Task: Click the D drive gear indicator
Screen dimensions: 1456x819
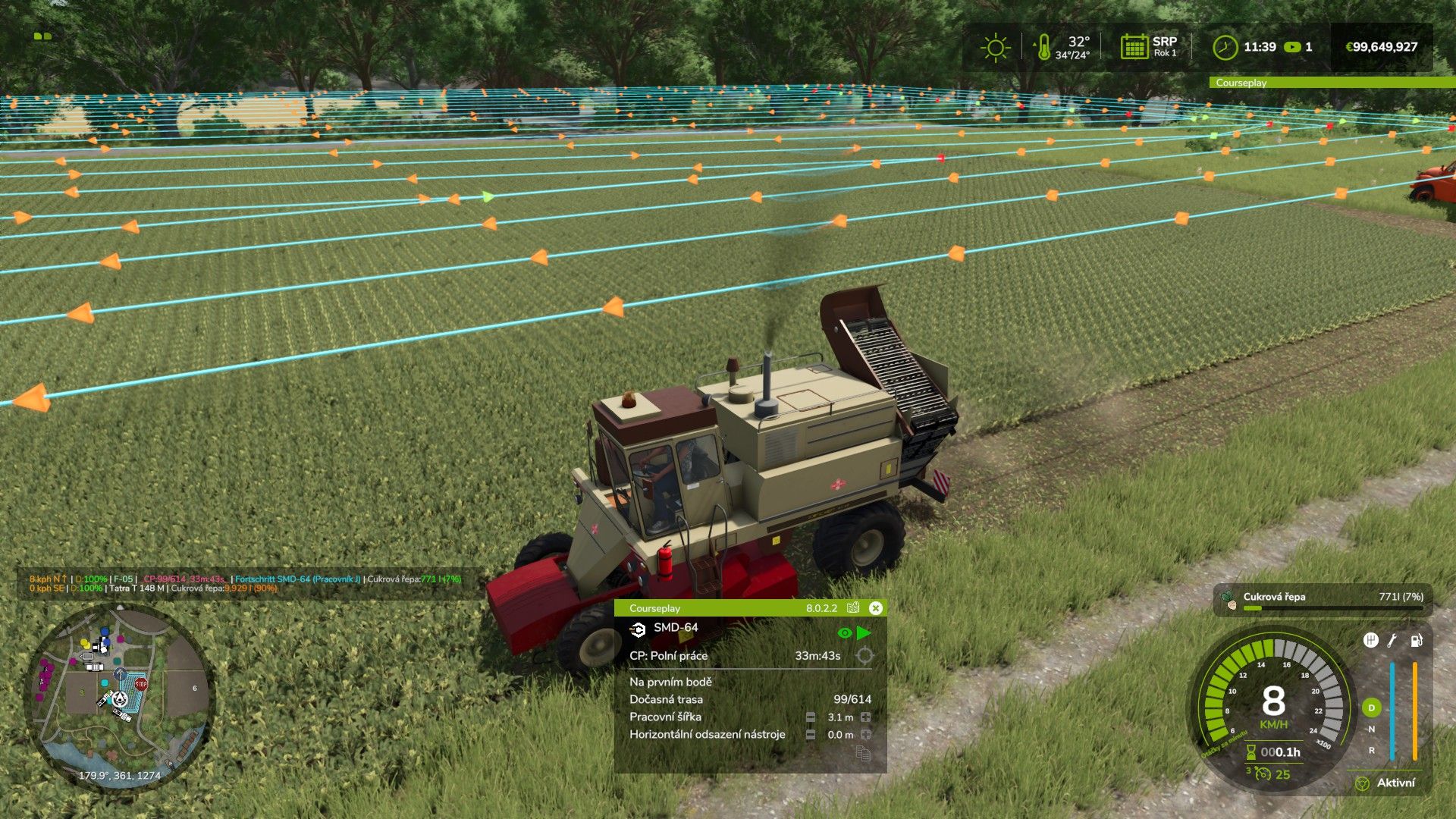Action: pyautogui.click(x=1370, y=708)
